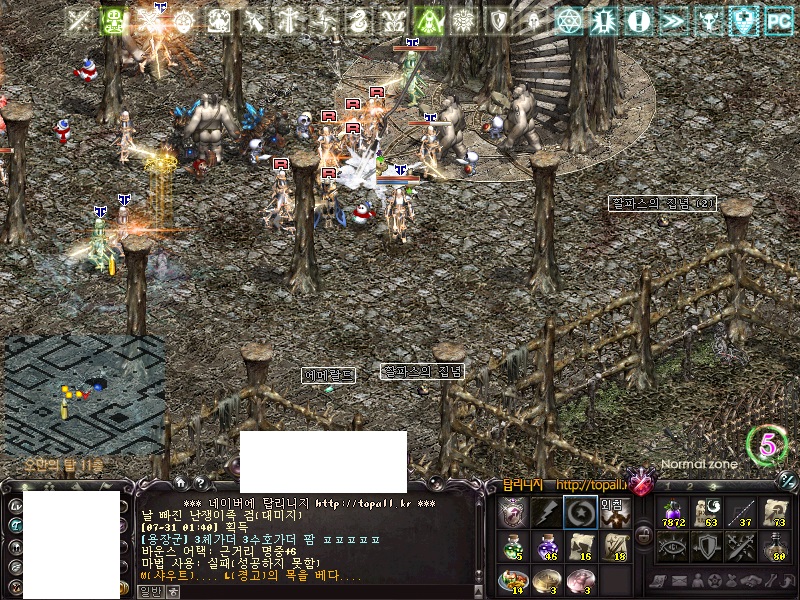Click the PC button in the top bar
The width and height of the screenshot is (800, 600).
point(778,20)
